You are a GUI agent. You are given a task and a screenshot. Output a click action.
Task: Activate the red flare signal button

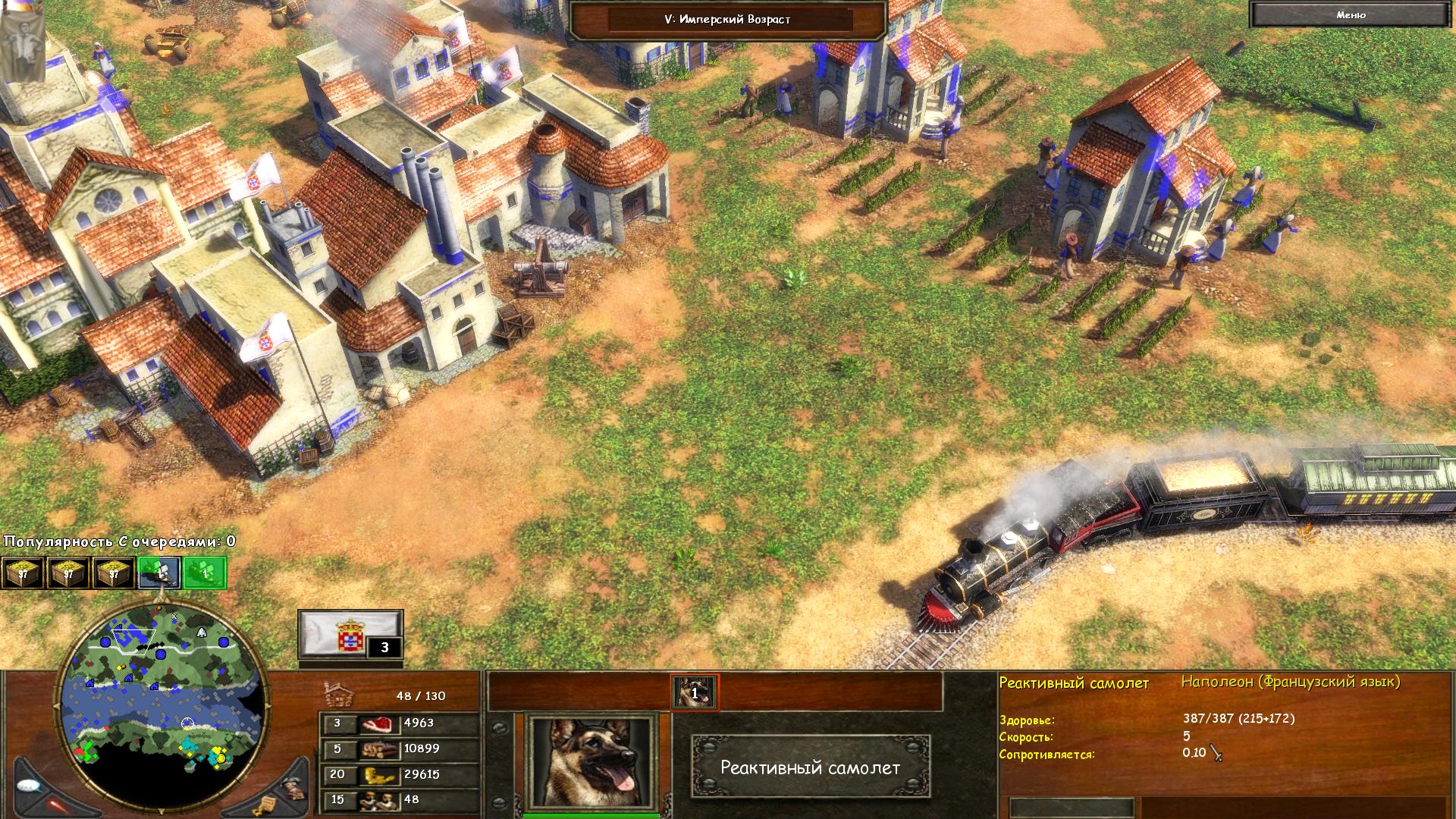58,805
